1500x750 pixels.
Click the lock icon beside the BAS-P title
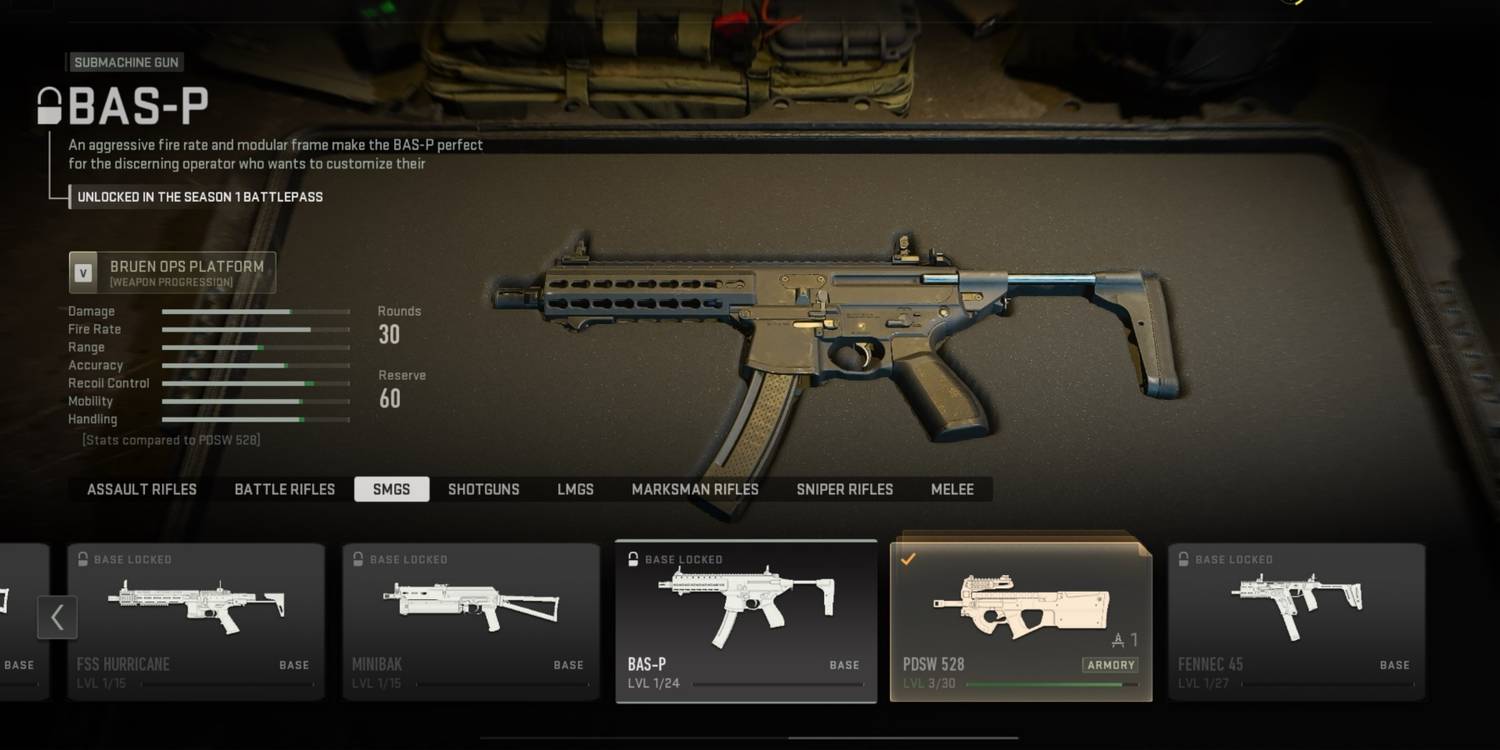click(47, 105)
